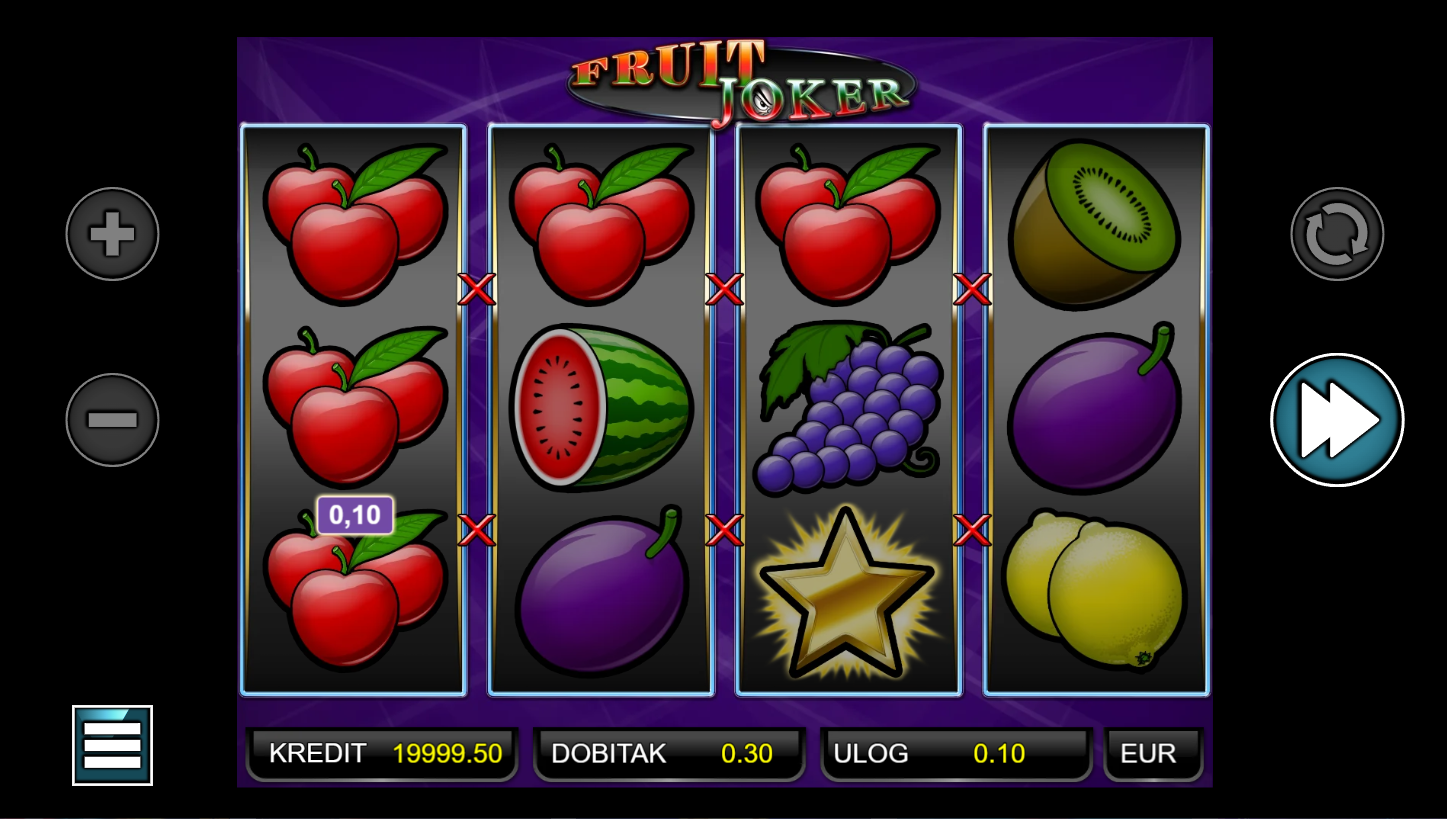
Task: Click the EUR currency button
Action: point(1153,753)
